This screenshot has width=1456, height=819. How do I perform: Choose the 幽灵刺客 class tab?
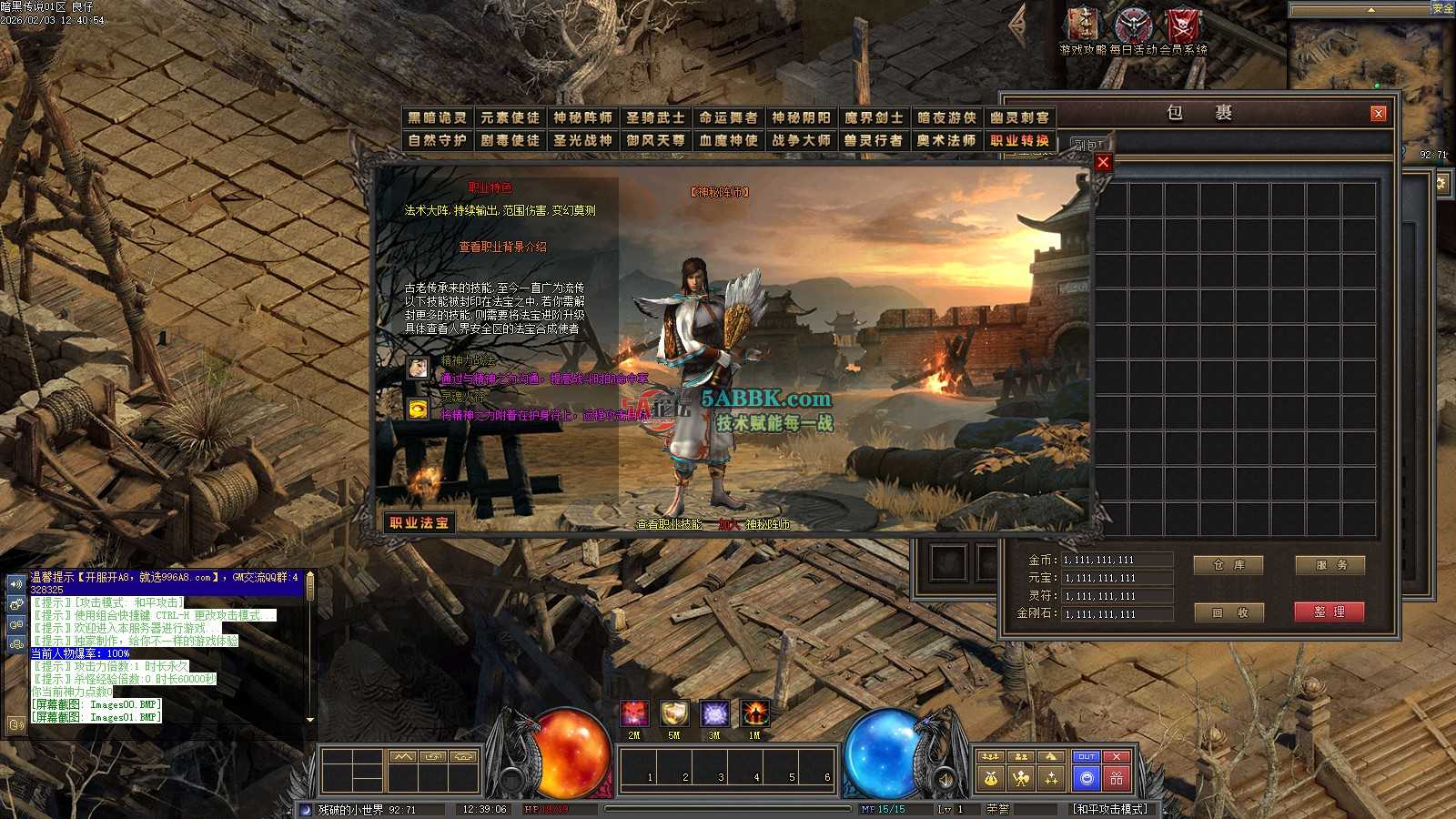(x=1019, y=117)
